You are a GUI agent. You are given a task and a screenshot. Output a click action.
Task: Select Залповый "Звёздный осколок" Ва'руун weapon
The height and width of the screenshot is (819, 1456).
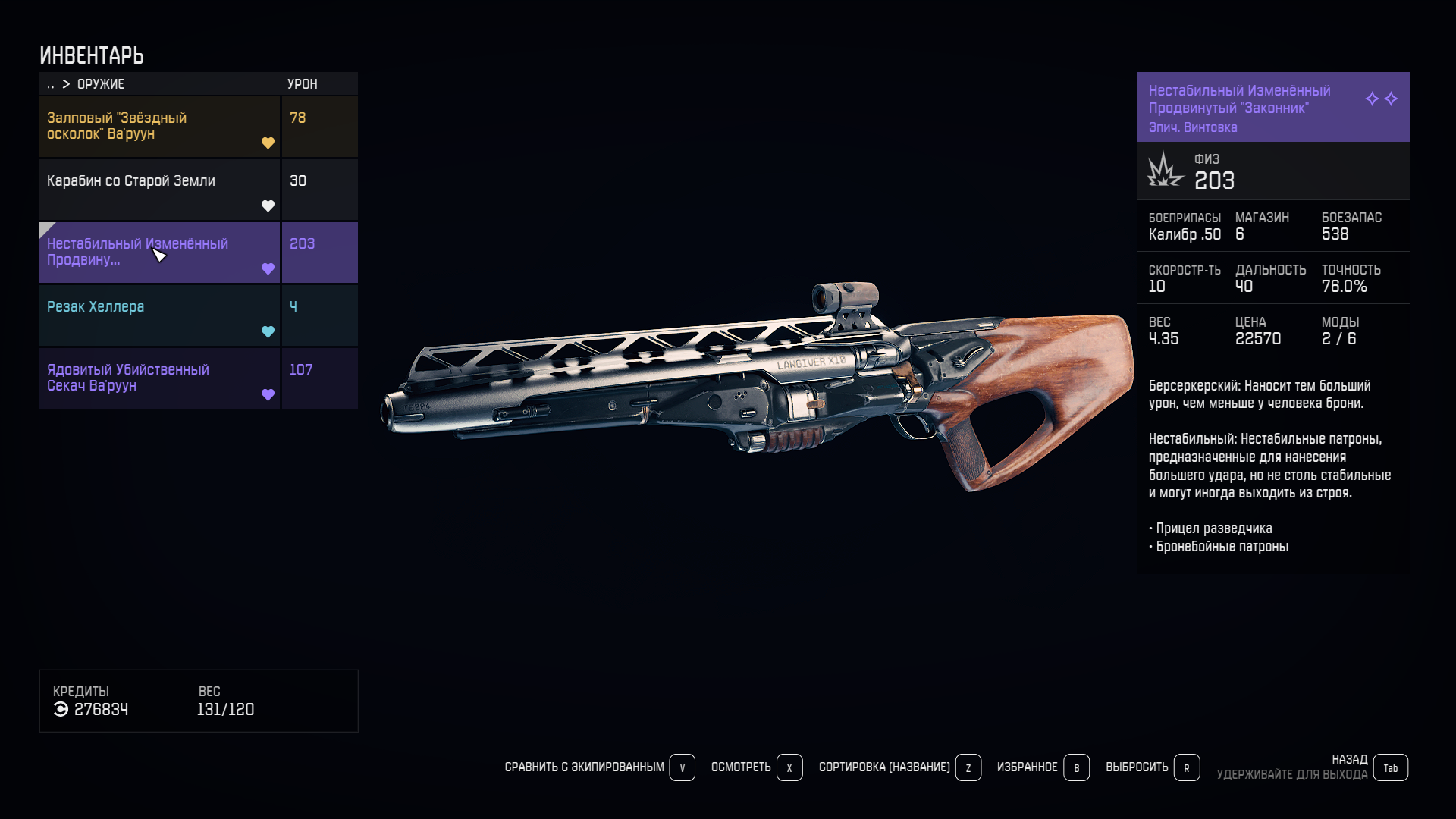(x=159, y=126)
